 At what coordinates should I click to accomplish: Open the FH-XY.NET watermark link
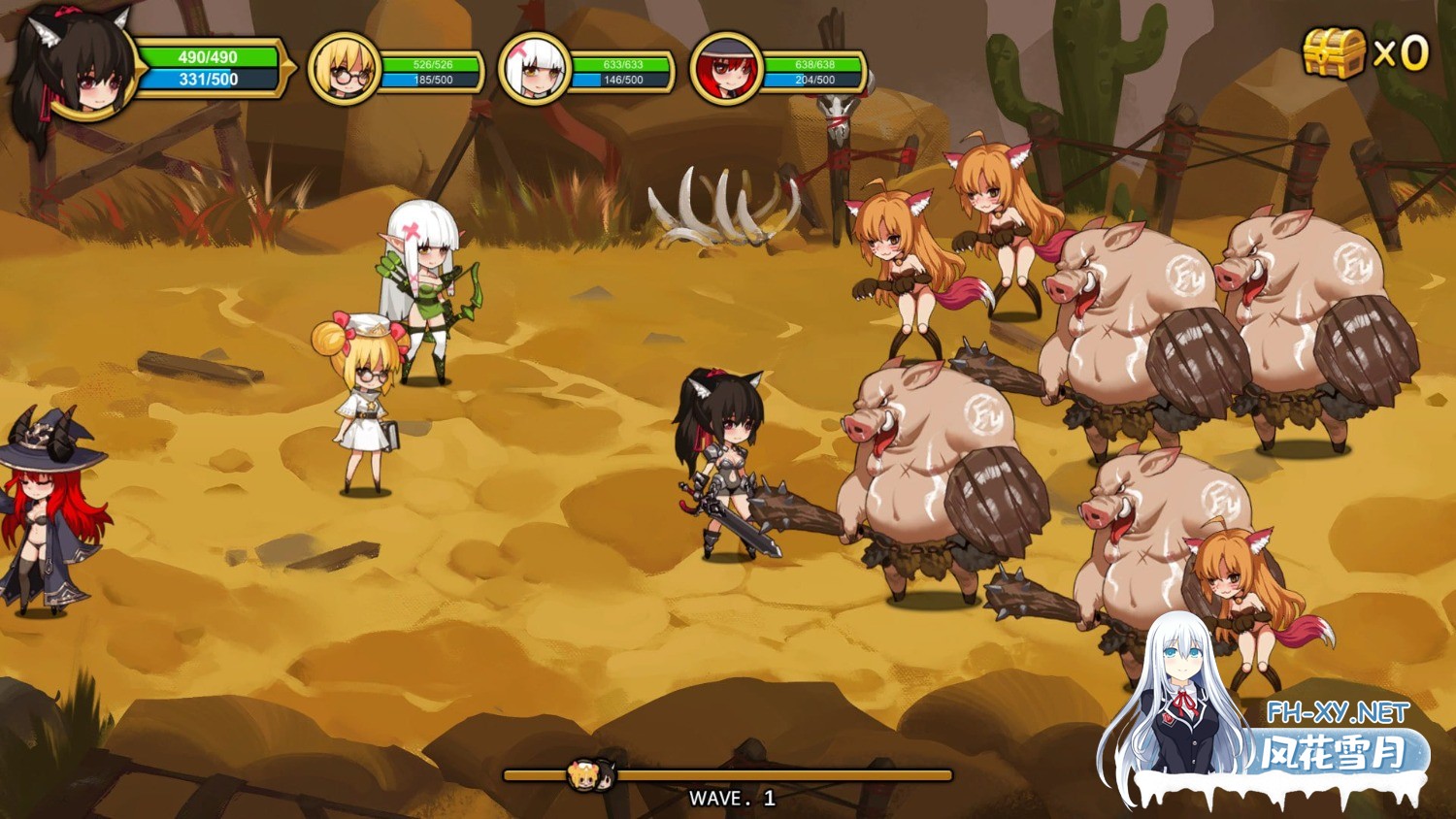pyautogui.click(x=1337, y=713)
